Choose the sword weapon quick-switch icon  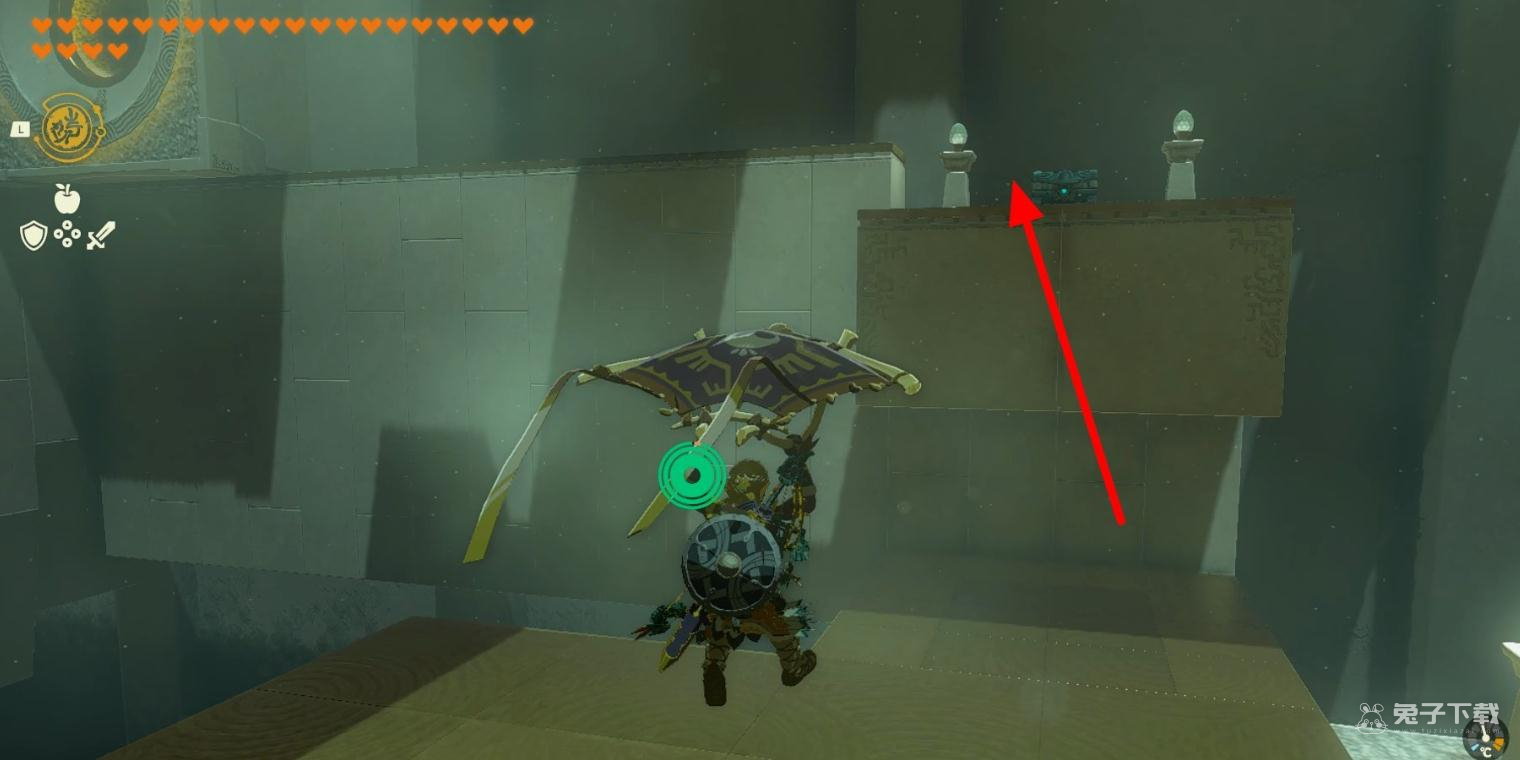(101, 236)
